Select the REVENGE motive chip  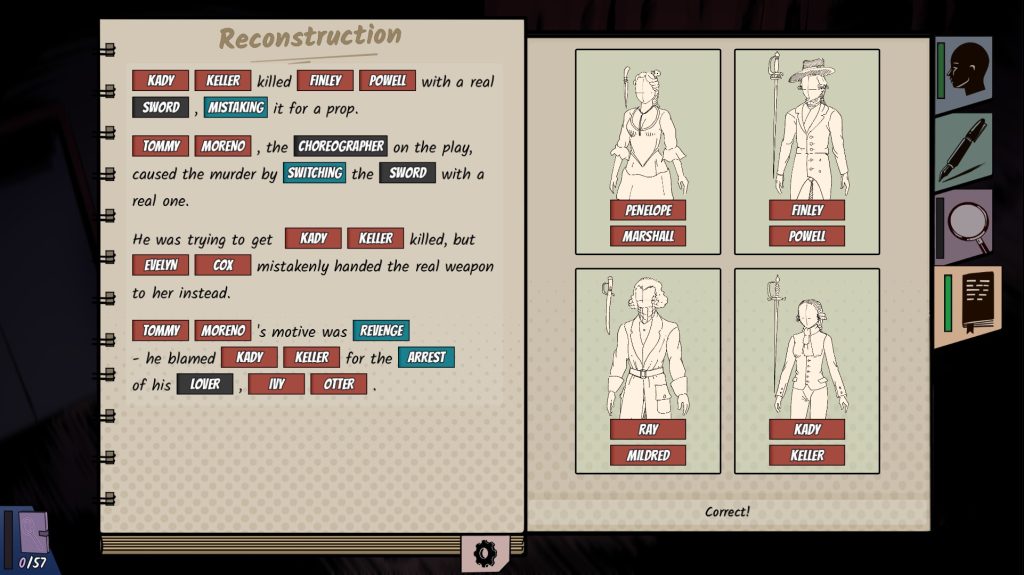pyautogui.click(x=381, y=330)
